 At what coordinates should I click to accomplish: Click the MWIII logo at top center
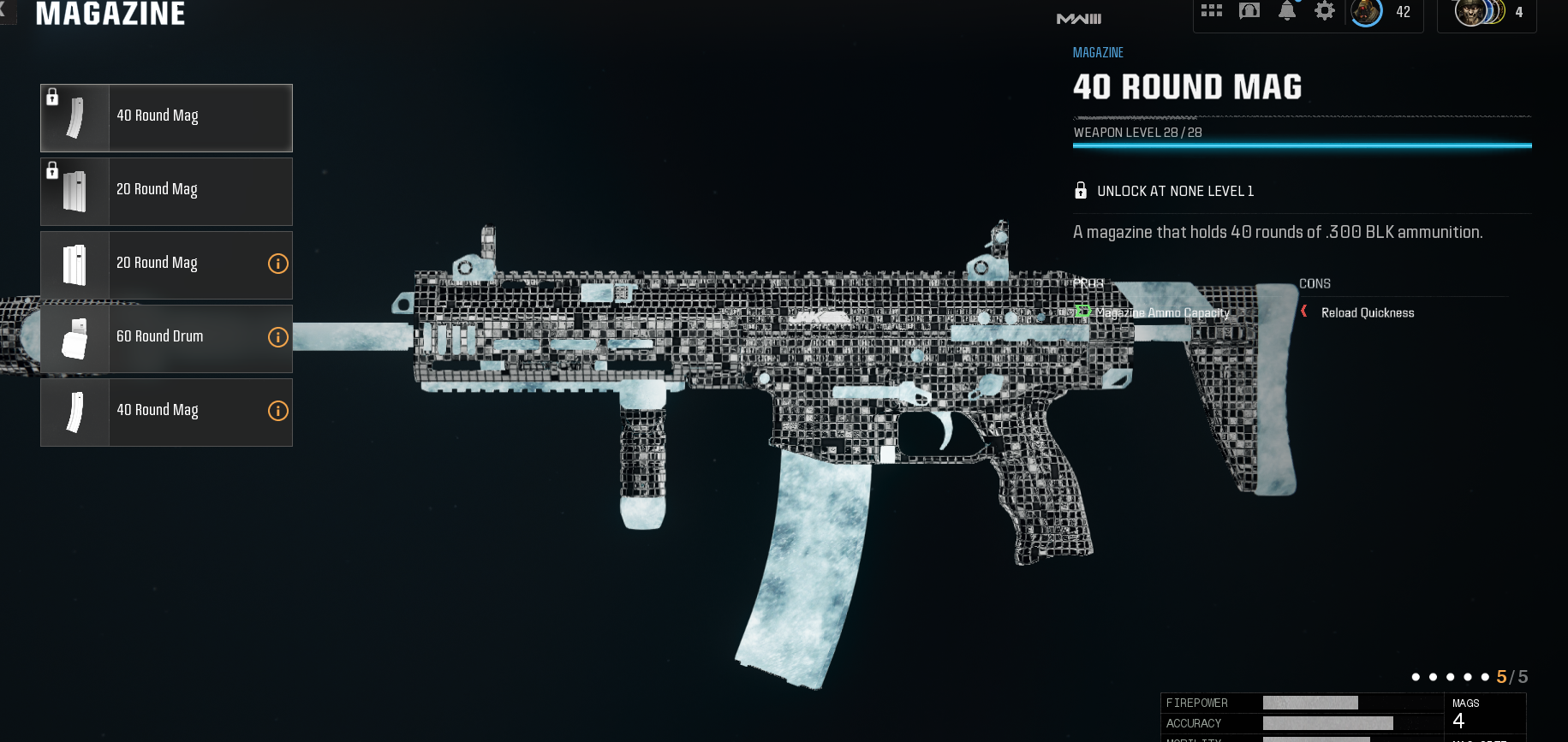1078,17
